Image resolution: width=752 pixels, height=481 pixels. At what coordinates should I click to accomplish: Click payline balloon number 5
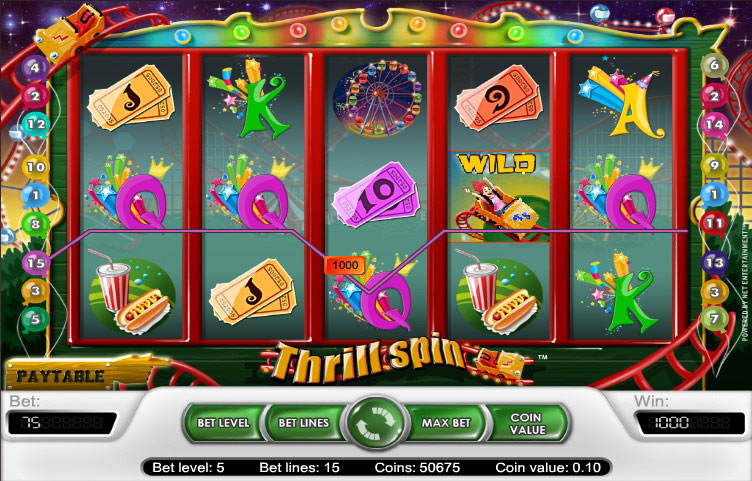click(36, 319)
